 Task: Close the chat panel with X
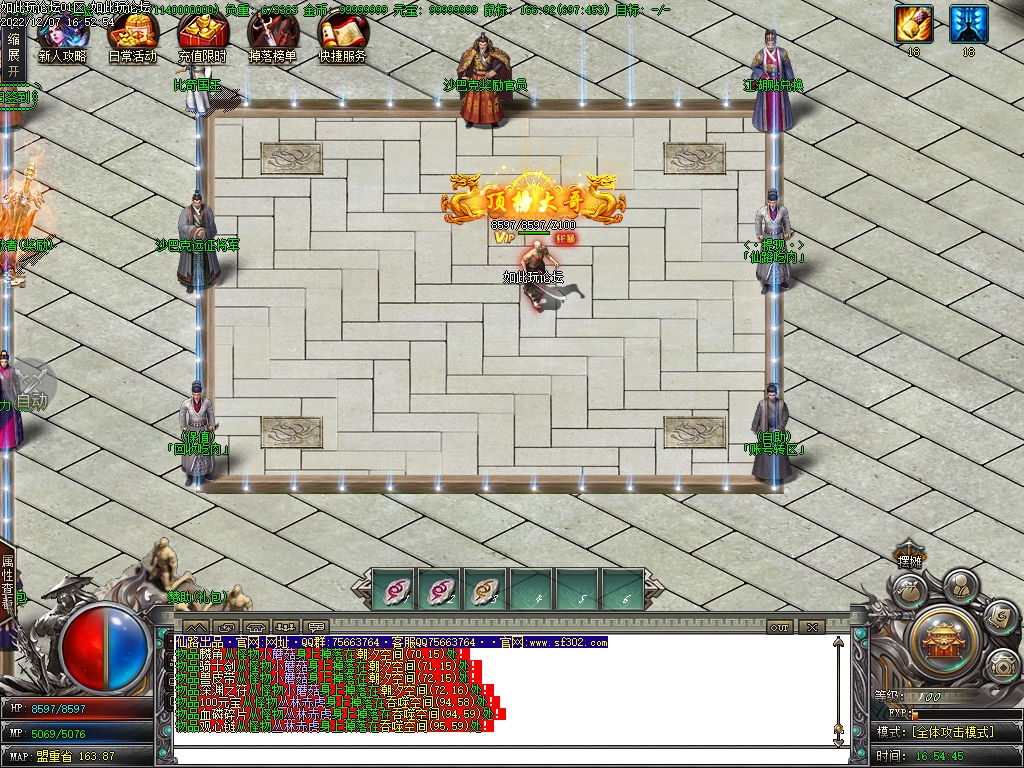click(811, 627)
